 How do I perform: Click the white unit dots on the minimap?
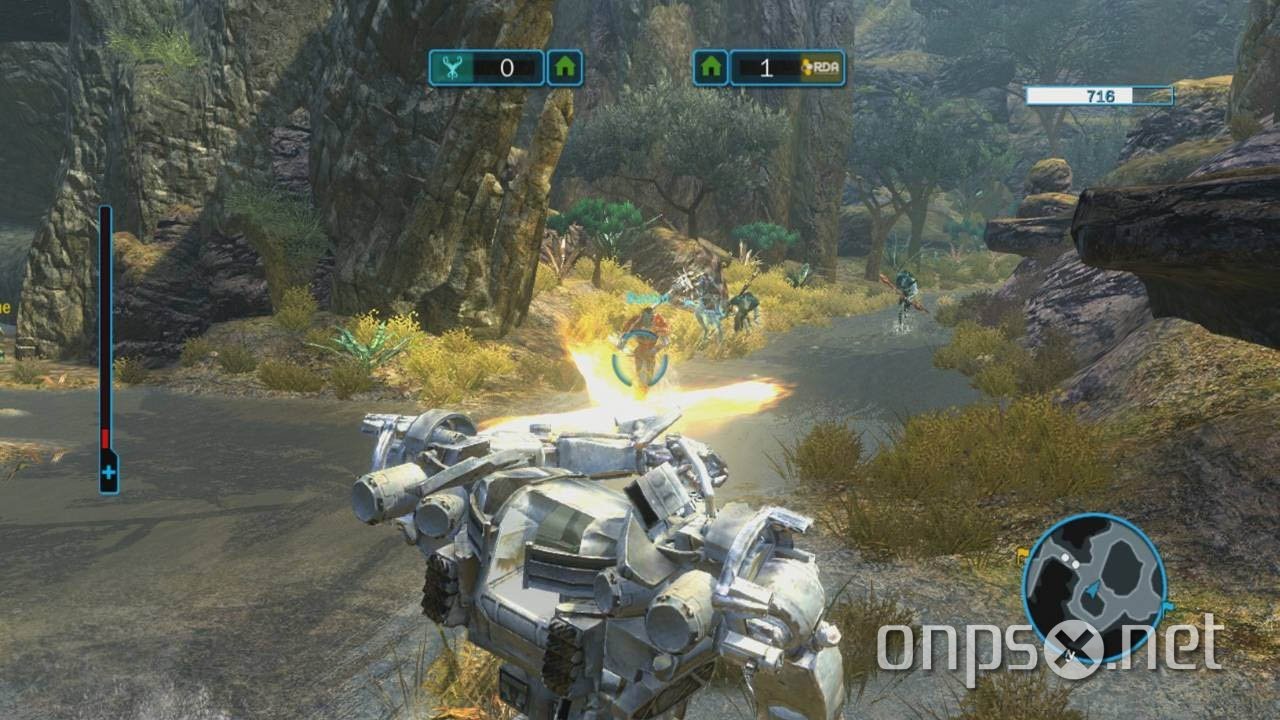[1070, 560]
